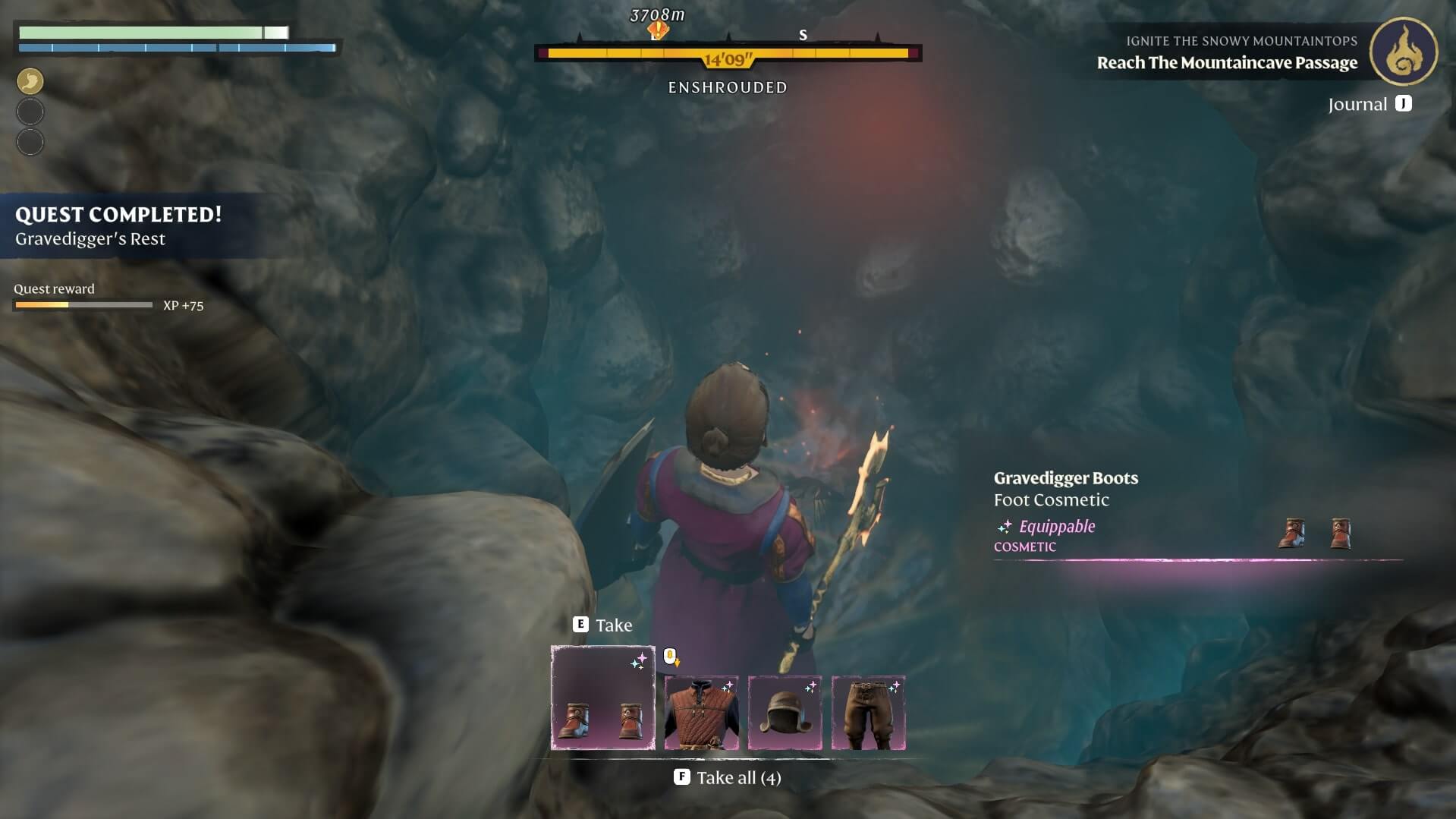Click Take all (4)

click(x=726, y=777)
